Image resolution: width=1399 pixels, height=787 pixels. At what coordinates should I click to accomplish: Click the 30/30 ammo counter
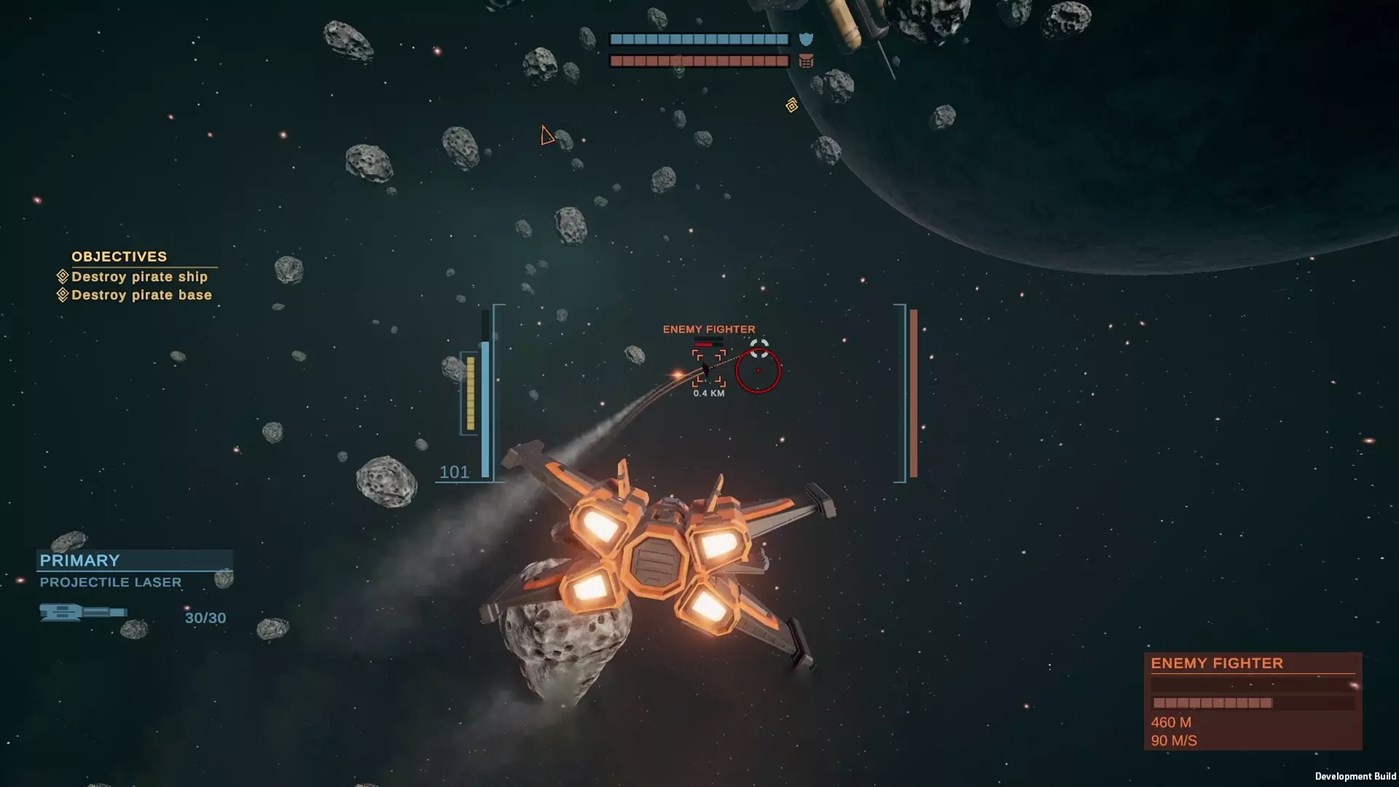coord(205,617)
